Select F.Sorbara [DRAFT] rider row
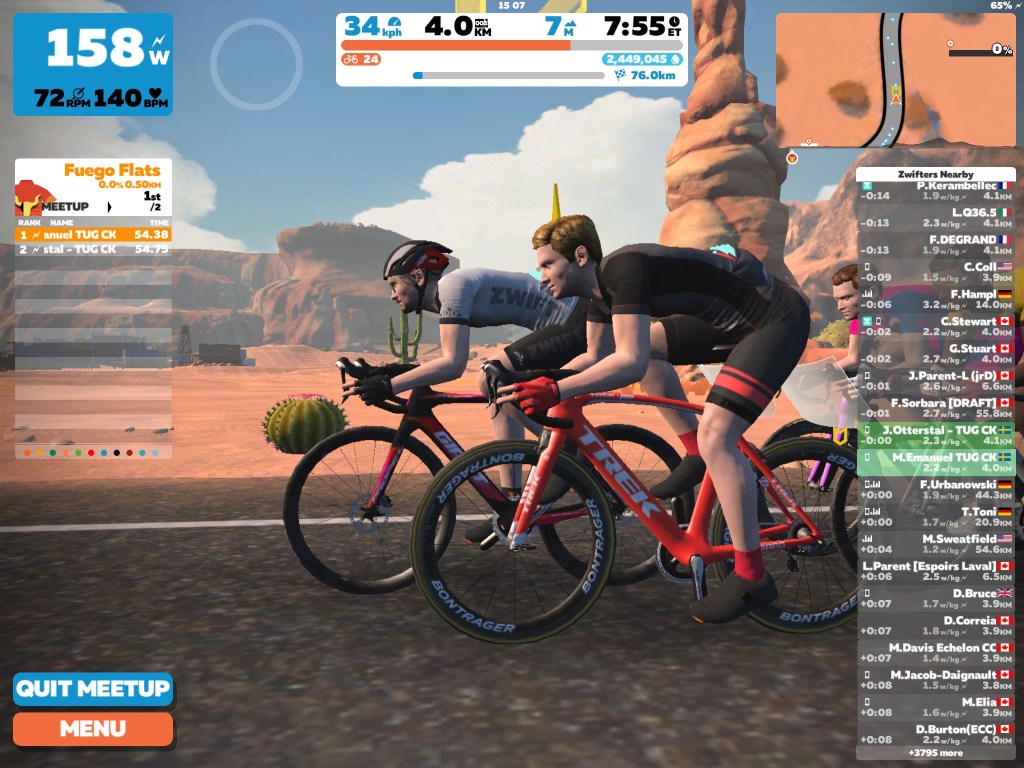Image resolution: width=1024 pixels, height=768 pixels. [x=936, y=408]
